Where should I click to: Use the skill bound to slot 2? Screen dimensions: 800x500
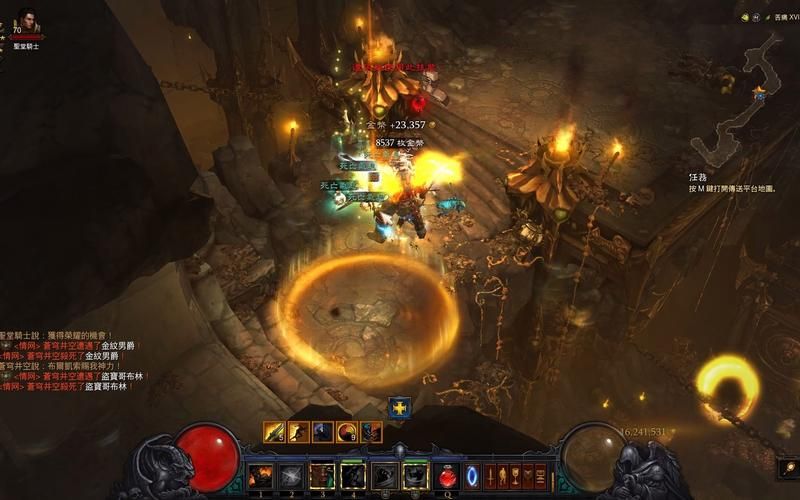[x=291, y=476]
